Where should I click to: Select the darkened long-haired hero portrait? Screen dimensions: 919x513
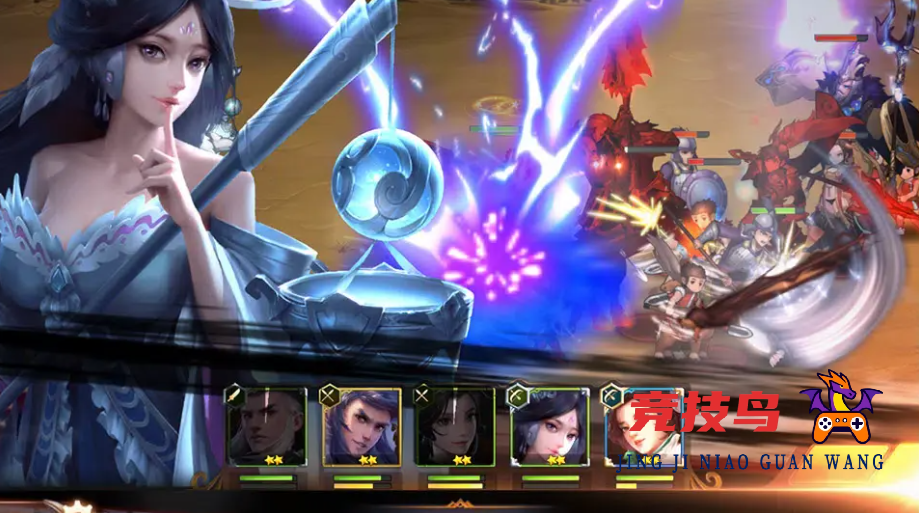pyautogui.click(x=455, y=427)
